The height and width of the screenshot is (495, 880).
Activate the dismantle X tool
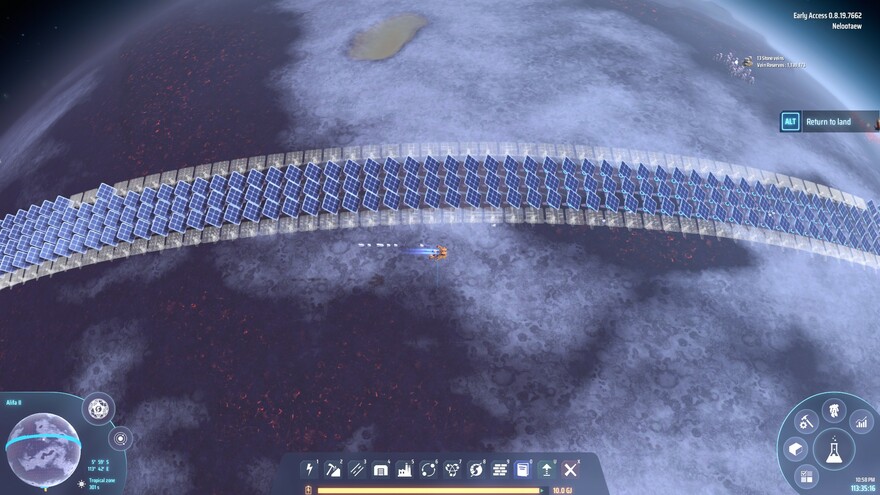coord(571,469)
